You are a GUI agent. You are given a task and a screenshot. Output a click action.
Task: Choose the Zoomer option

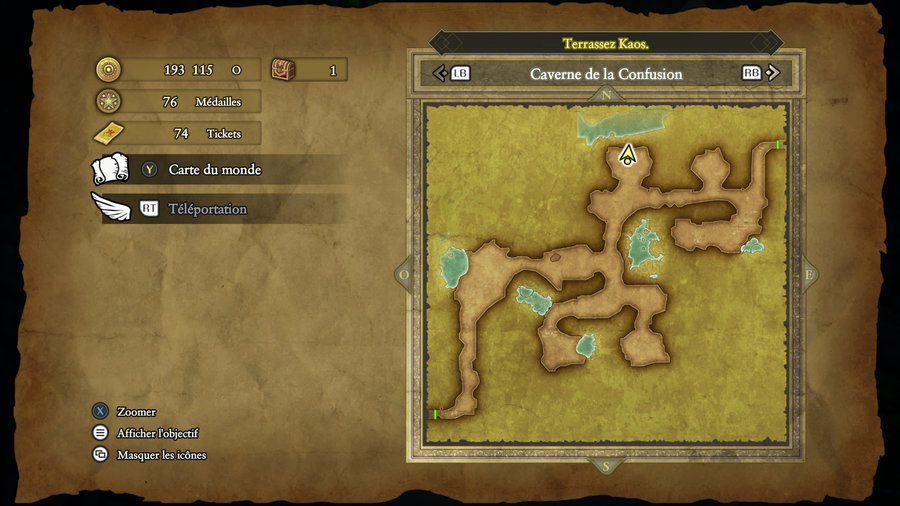136,412
